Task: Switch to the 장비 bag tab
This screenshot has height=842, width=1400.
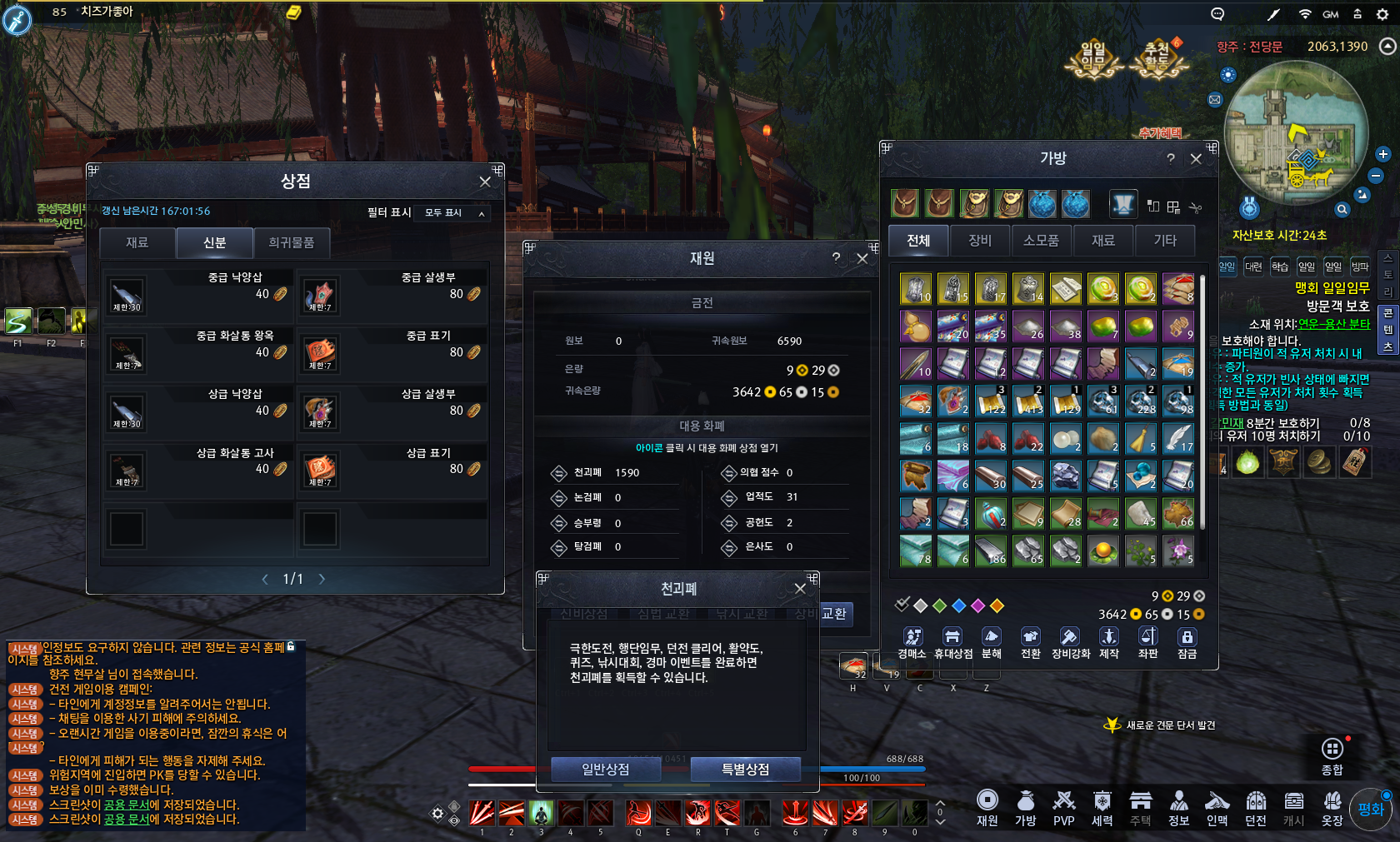Action: (x=980, y=241)
